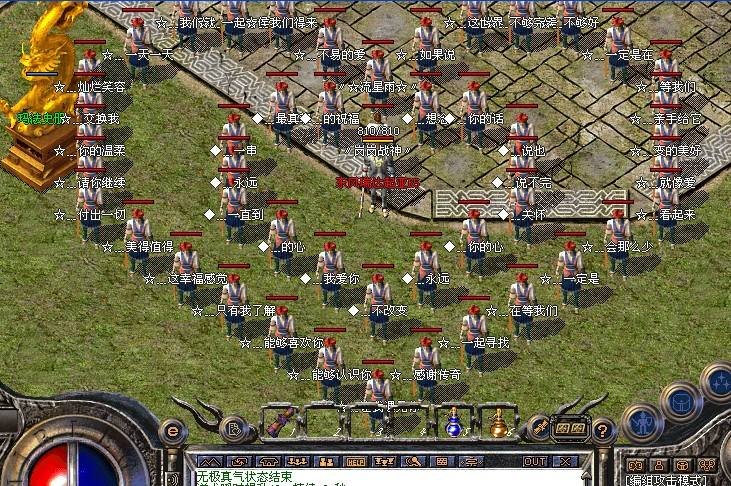This screenshot has height=486, width=731.
Task: Click the HELP button
Action: point(355,462)
